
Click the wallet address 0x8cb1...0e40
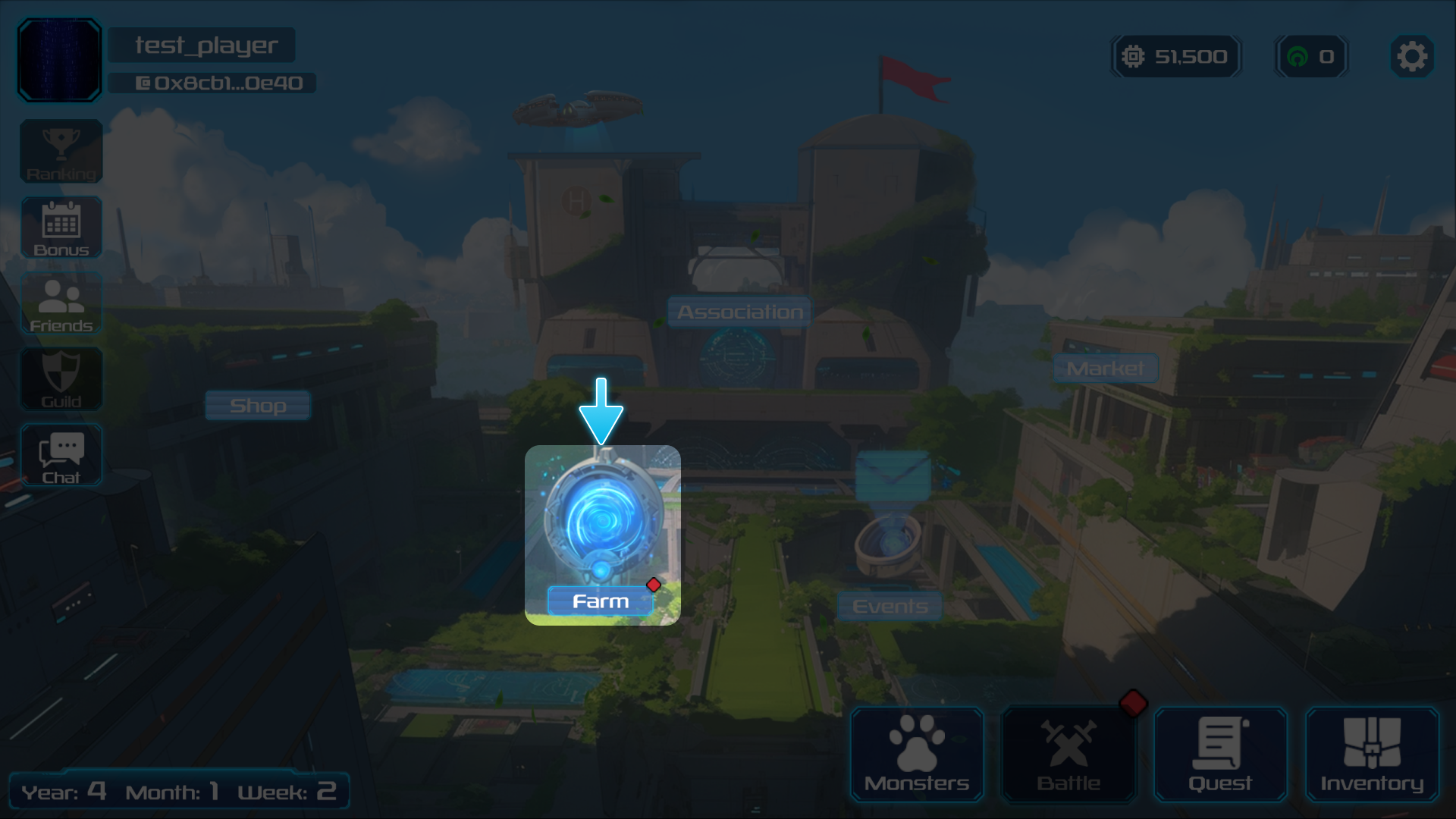tap(220, 83)
